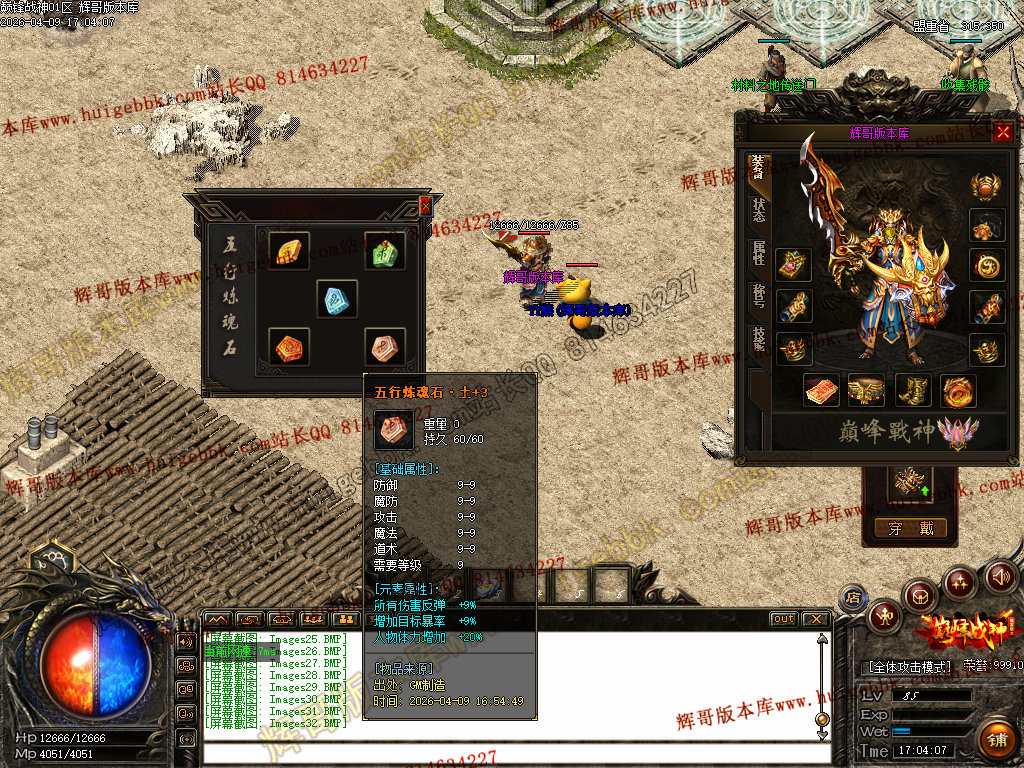
Task: Close the character equipment panel
Action: point(1003,132)
